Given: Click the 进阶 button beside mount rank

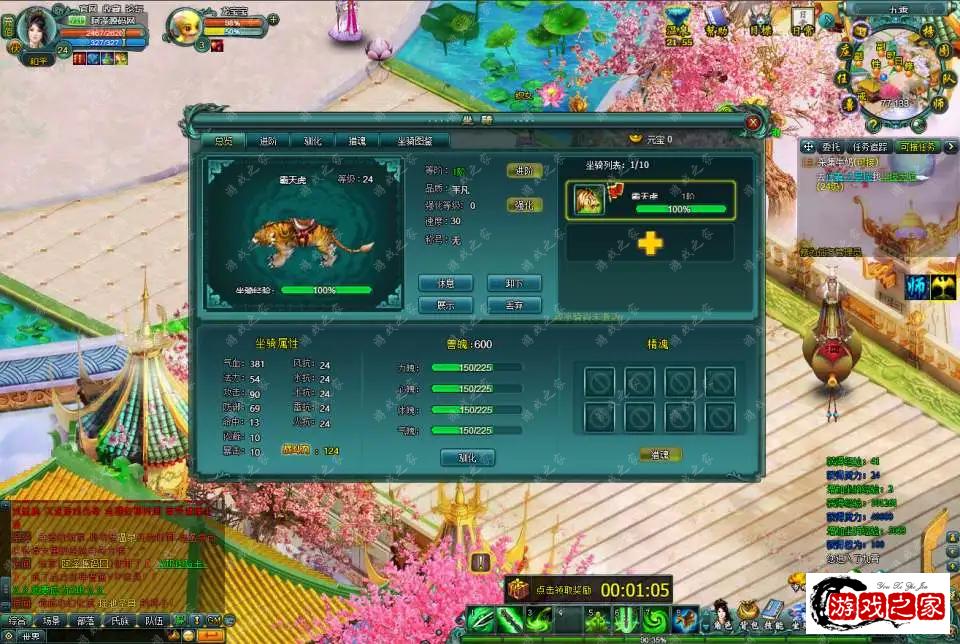Looking at the screenshot, I should 524,170.
